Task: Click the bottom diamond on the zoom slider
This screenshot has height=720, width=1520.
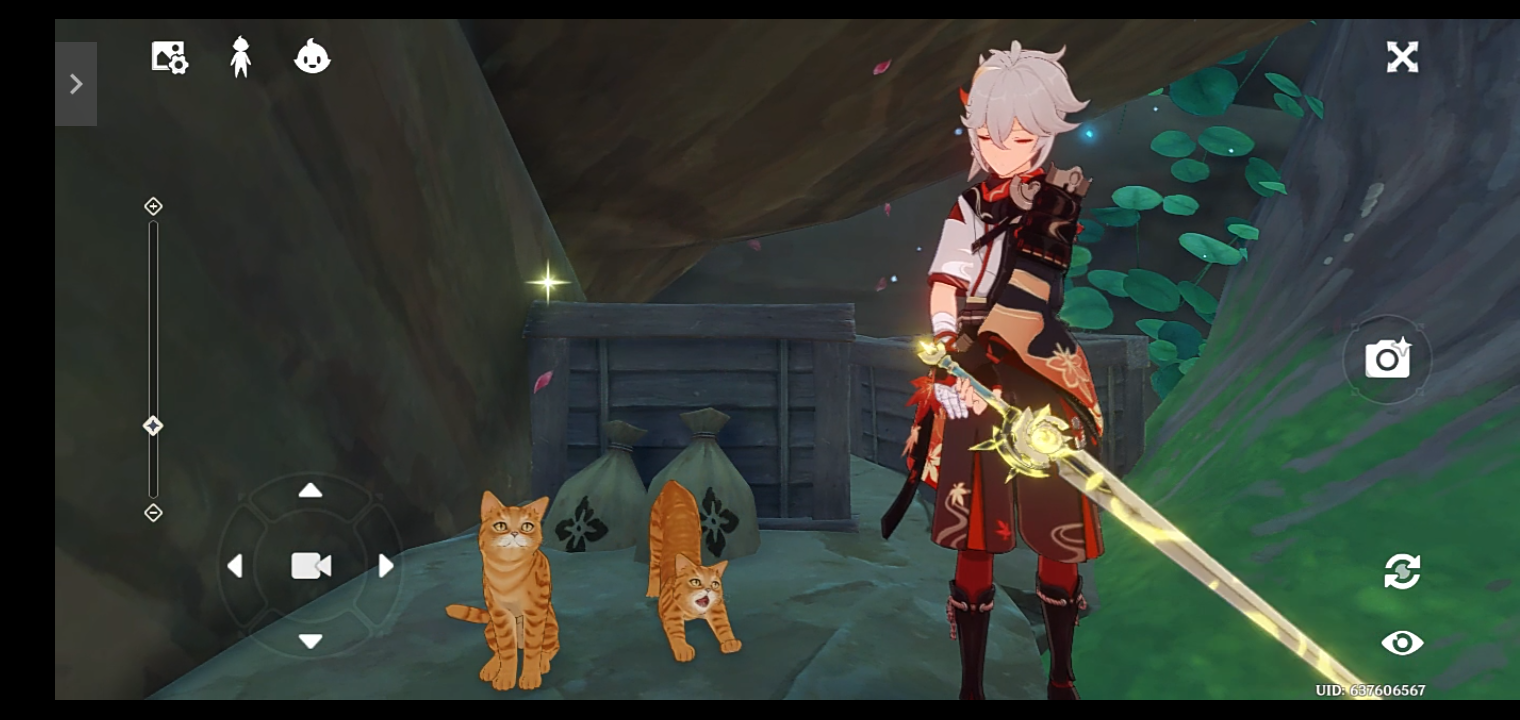Action: 152,511
